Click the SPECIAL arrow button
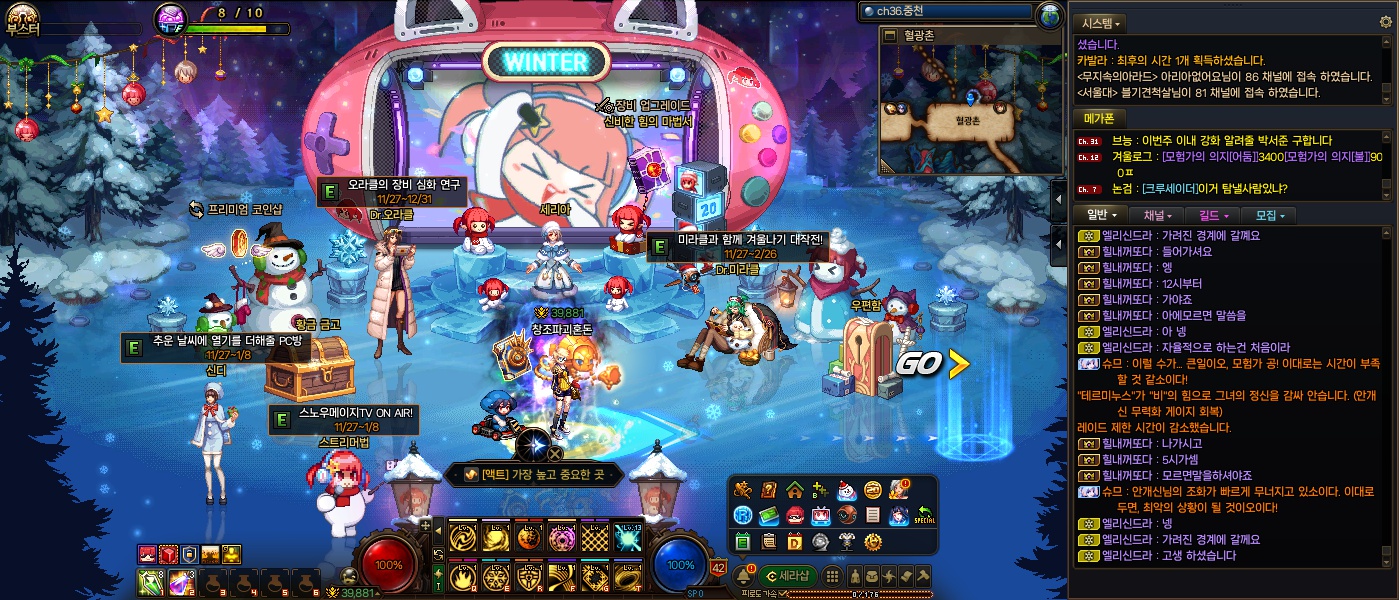Screen dimensions: 1399x600 [x=924, y=515]
